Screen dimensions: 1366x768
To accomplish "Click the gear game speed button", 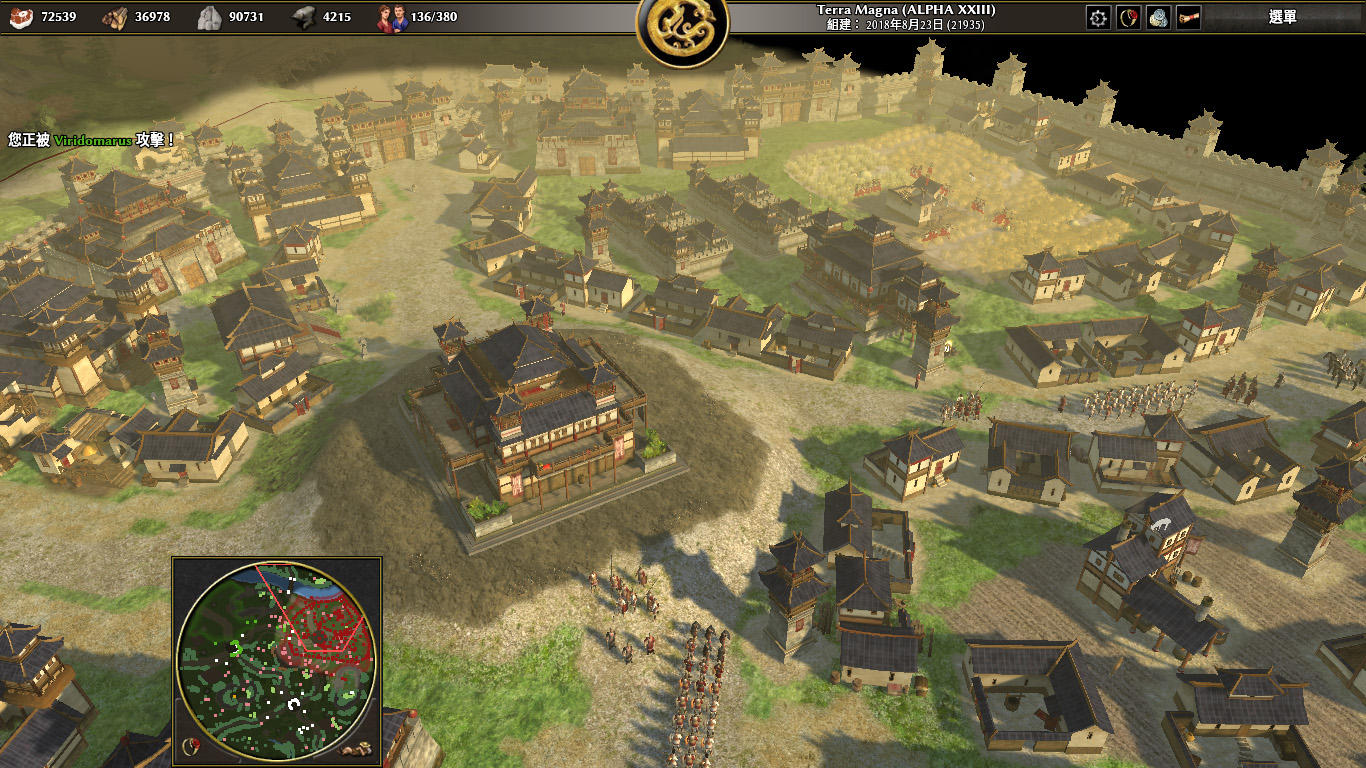I will (1098, 17).
